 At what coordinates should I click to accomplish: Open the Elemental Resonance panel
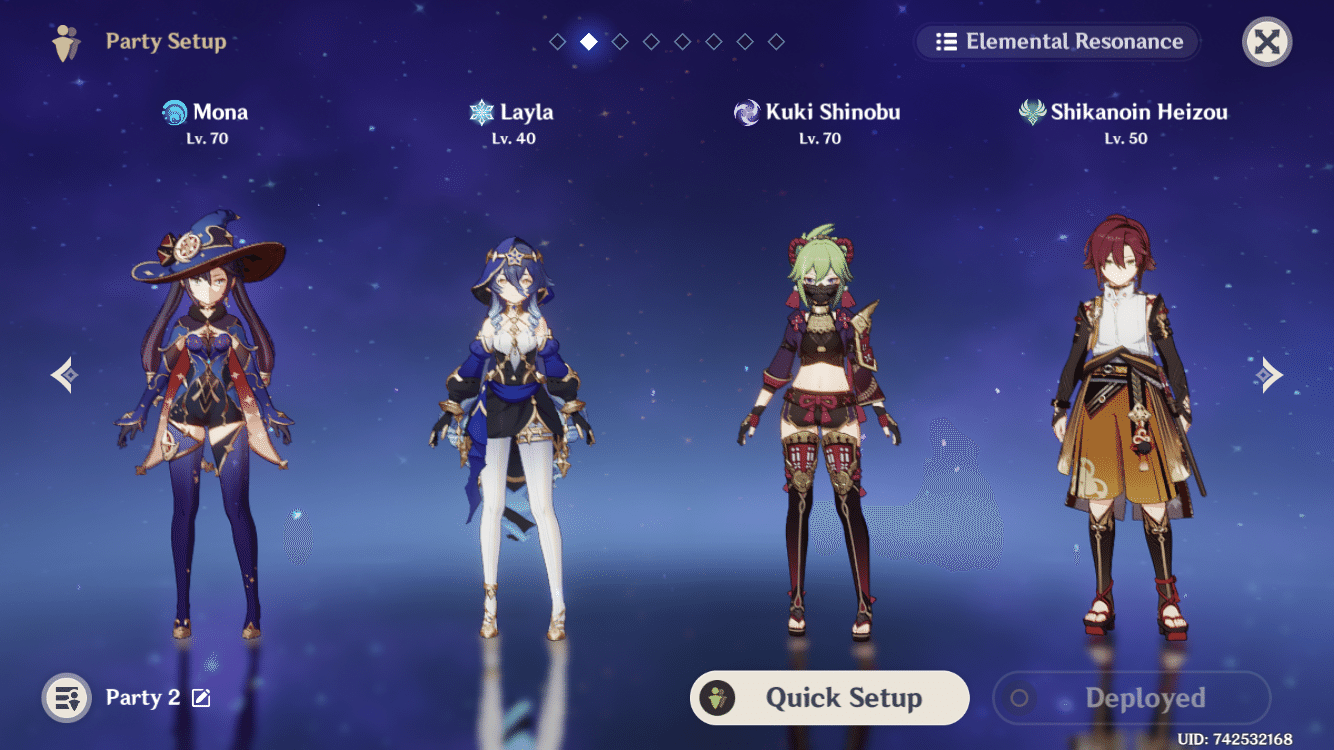(x=1056, y=42)
